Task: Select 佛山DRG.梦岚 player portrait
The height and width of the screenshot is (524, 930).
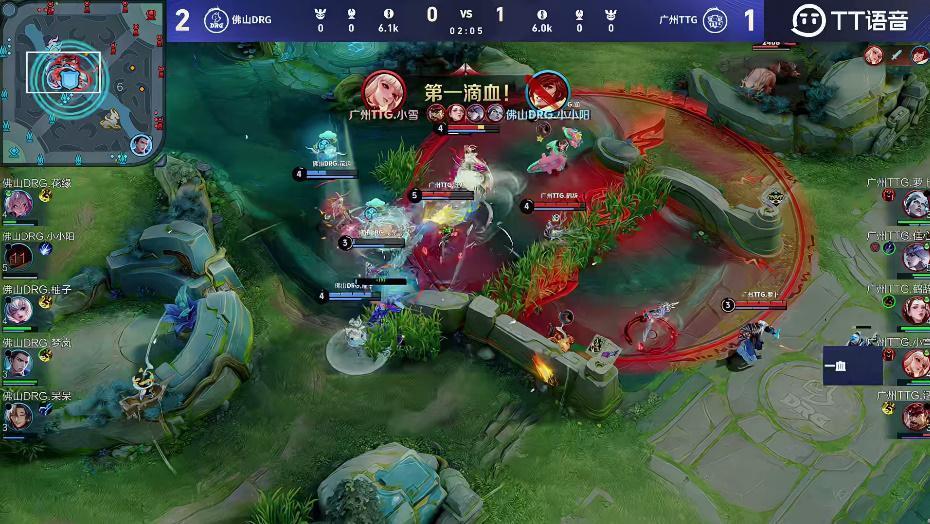Action: [x=18, y=363]
